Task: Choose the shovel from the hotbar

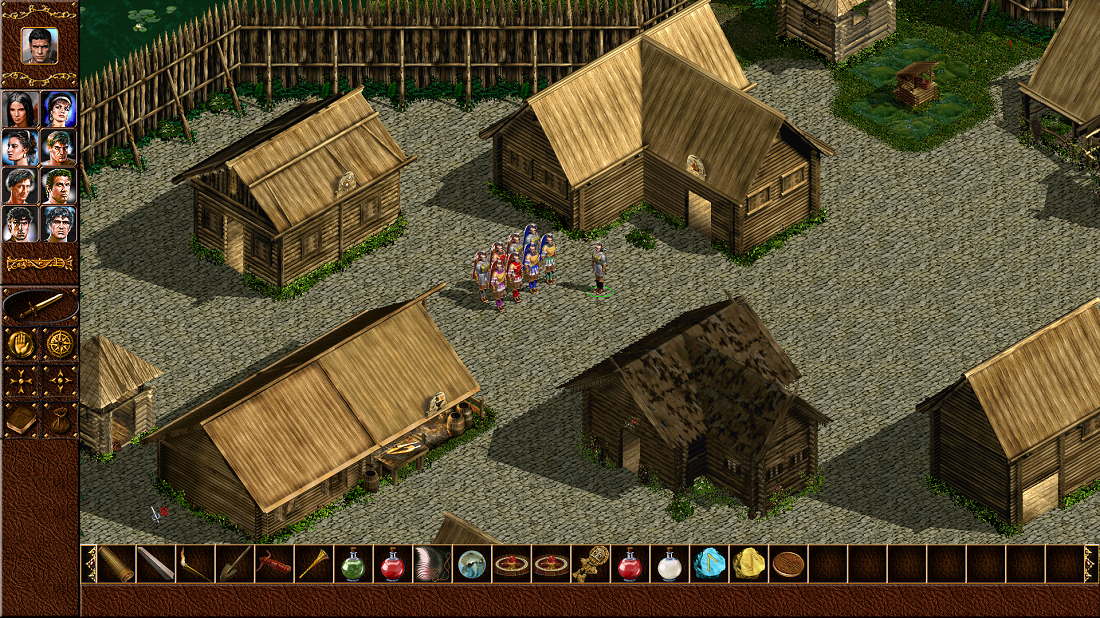Action: click(x=234, y=564)
